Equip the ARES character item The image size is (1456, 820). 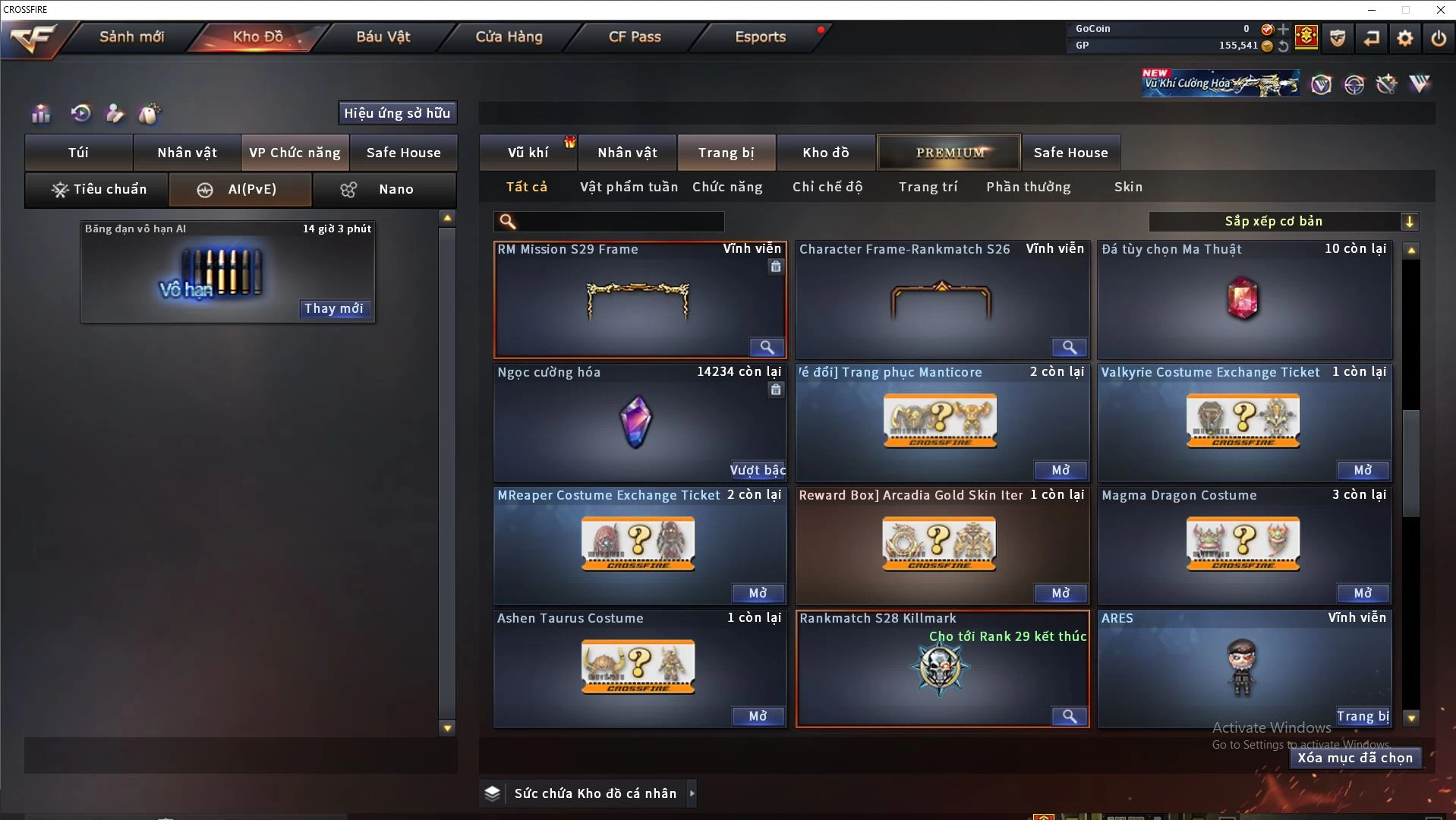click(x=1363, y=716)
